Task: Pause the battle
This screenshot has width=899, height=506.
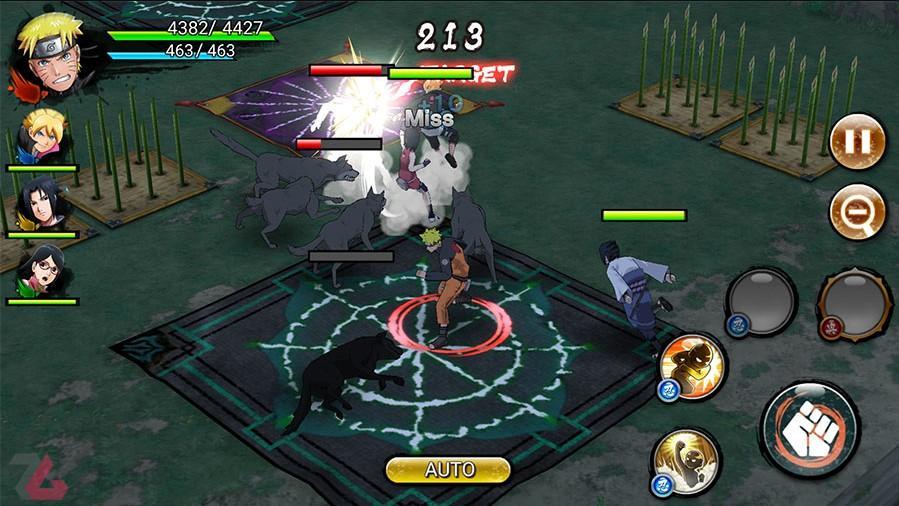Action: (857, 140)
